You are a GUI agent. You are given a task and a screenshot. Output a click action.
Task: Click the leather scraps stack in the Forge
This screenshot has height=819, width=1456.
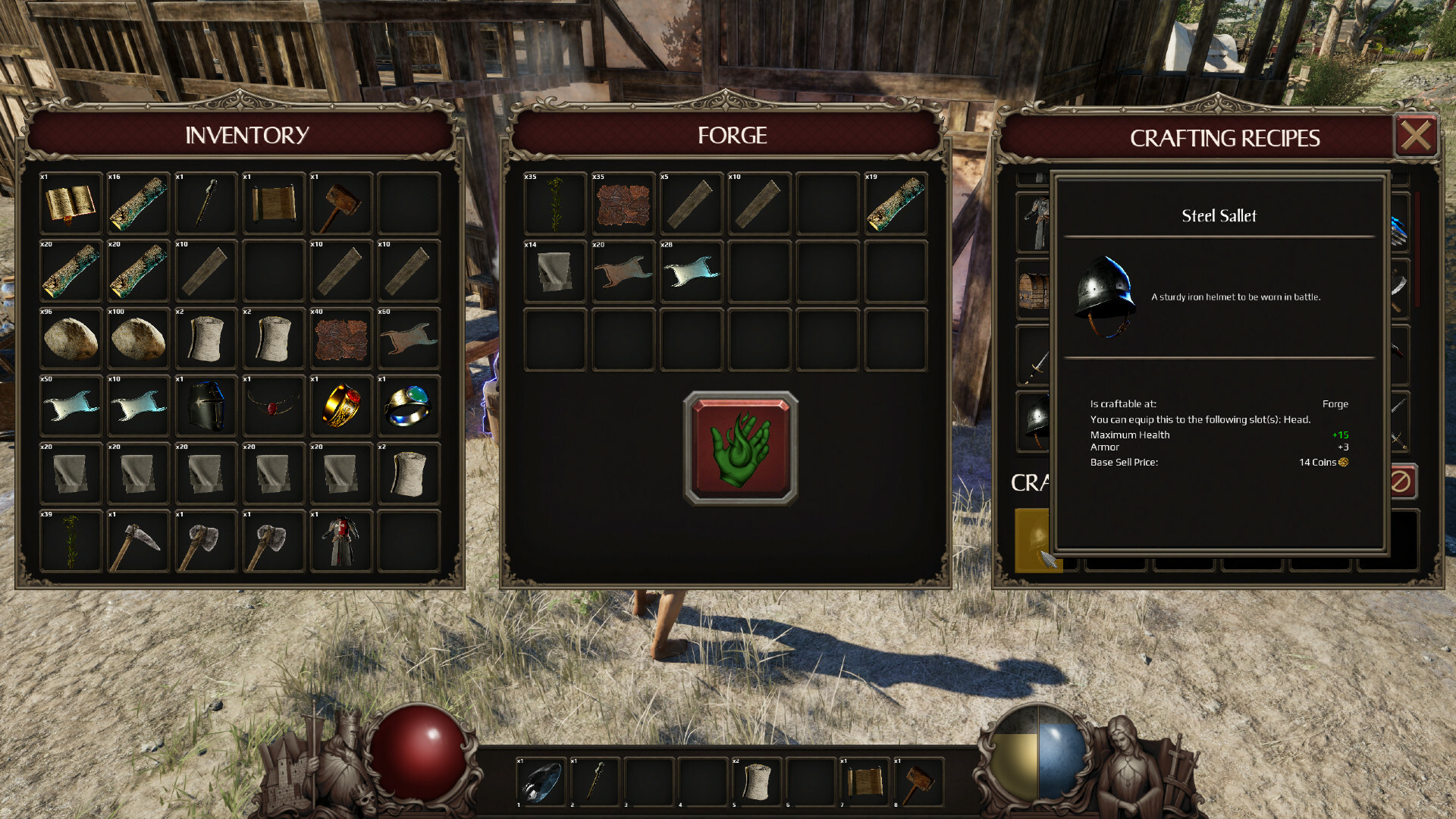623,203
